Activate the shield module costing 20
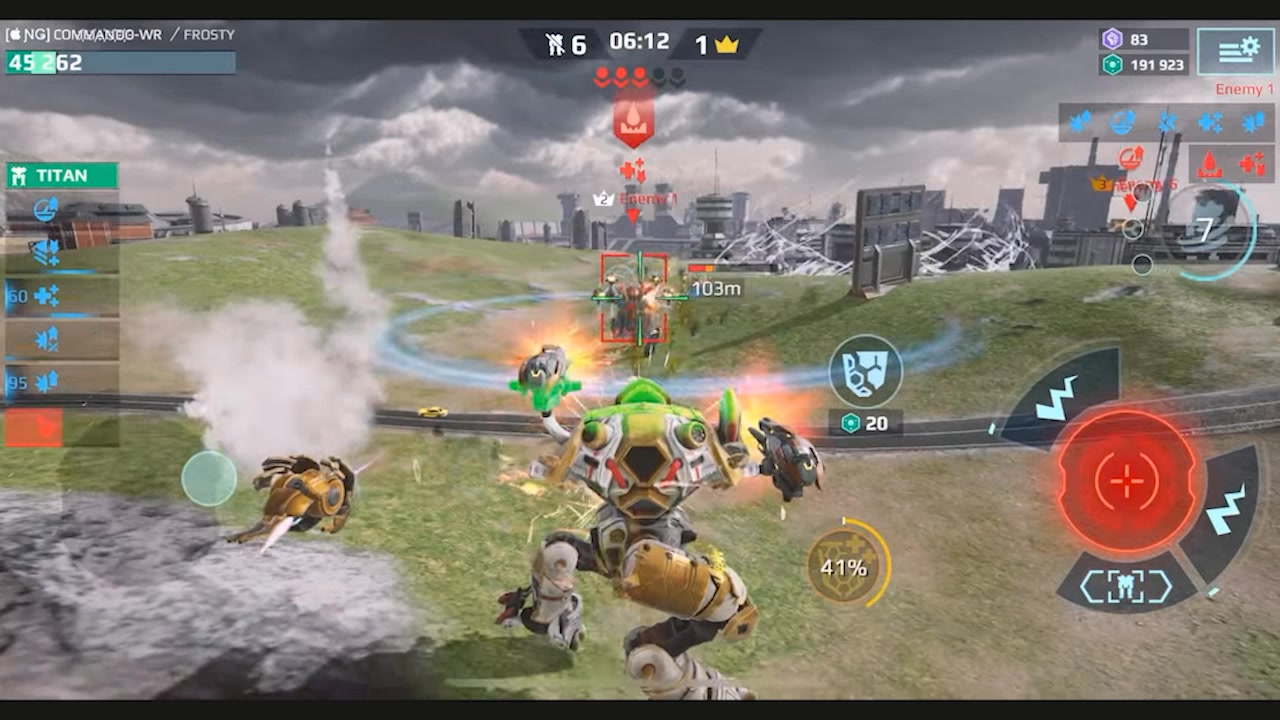The height and width of the screenshot is (720, 1280). click(x=866, y=372)
